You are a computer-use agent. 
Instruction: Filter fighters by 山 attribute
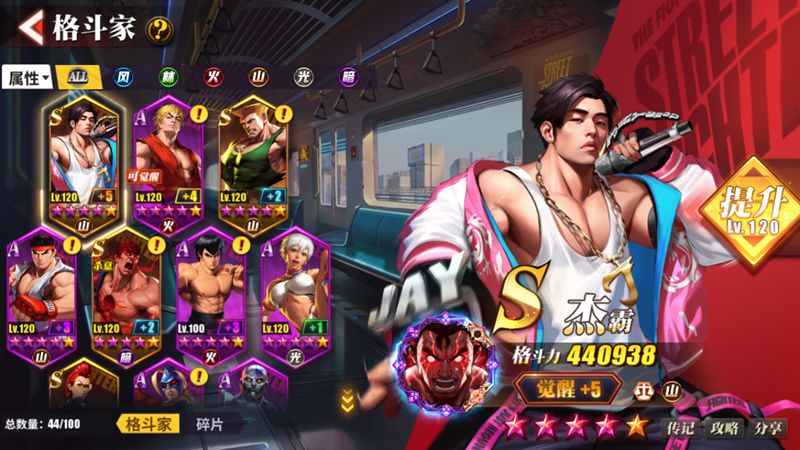pos(258,77)
